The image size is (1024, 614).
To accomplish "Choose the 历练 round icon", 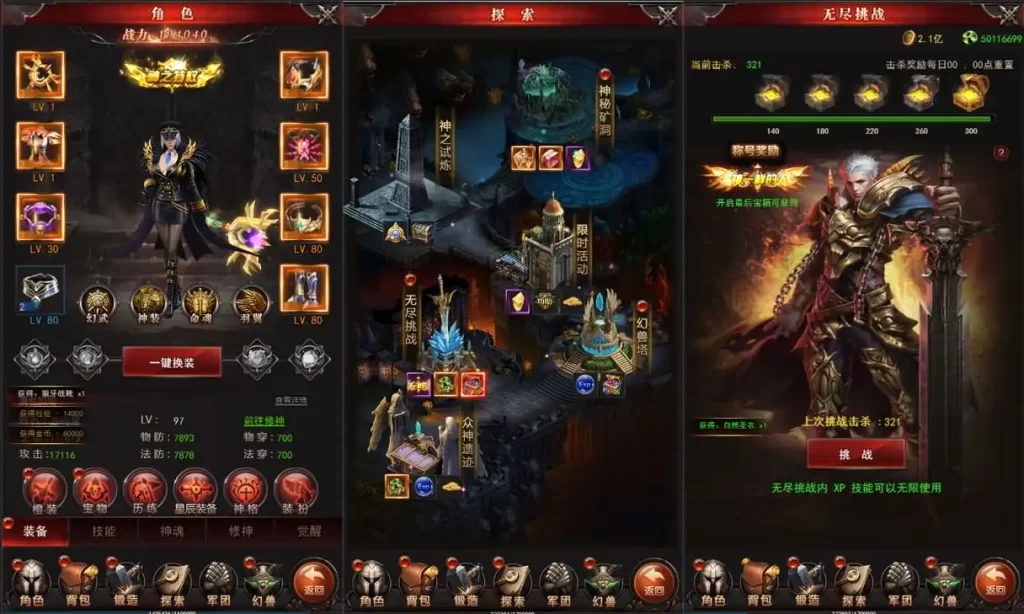I will (146, 489).
